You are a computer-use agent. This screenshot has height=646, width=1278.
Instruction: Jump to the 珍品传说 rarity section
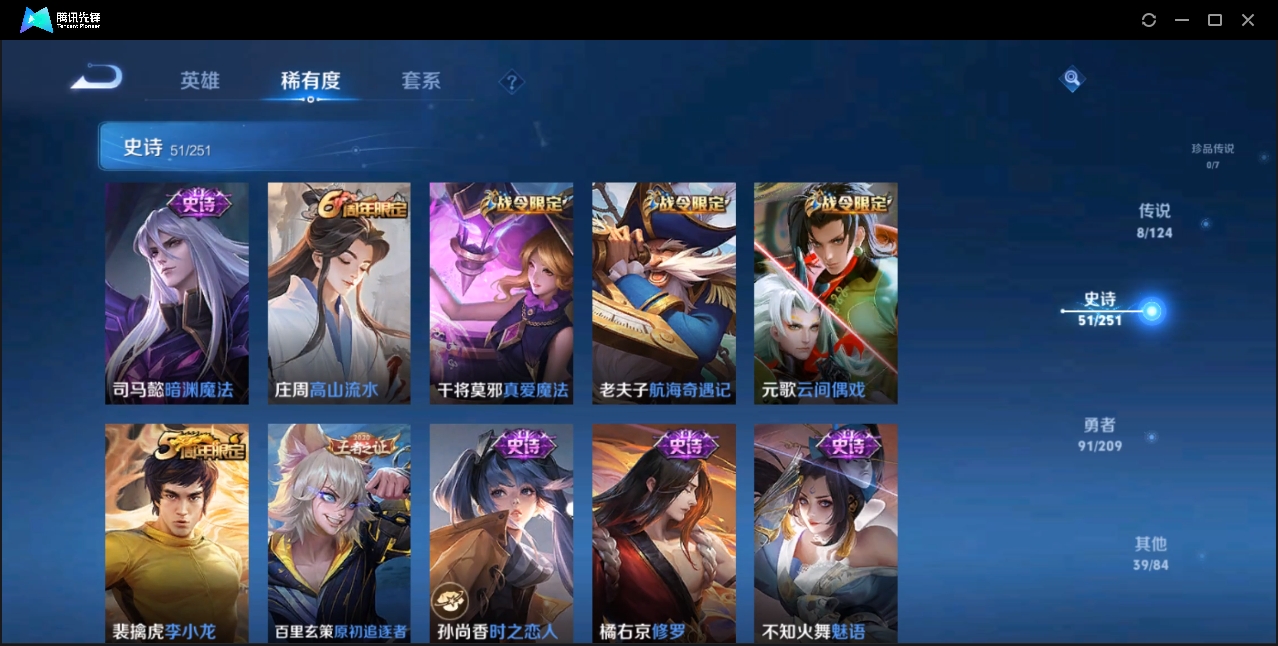[1212, 154]
